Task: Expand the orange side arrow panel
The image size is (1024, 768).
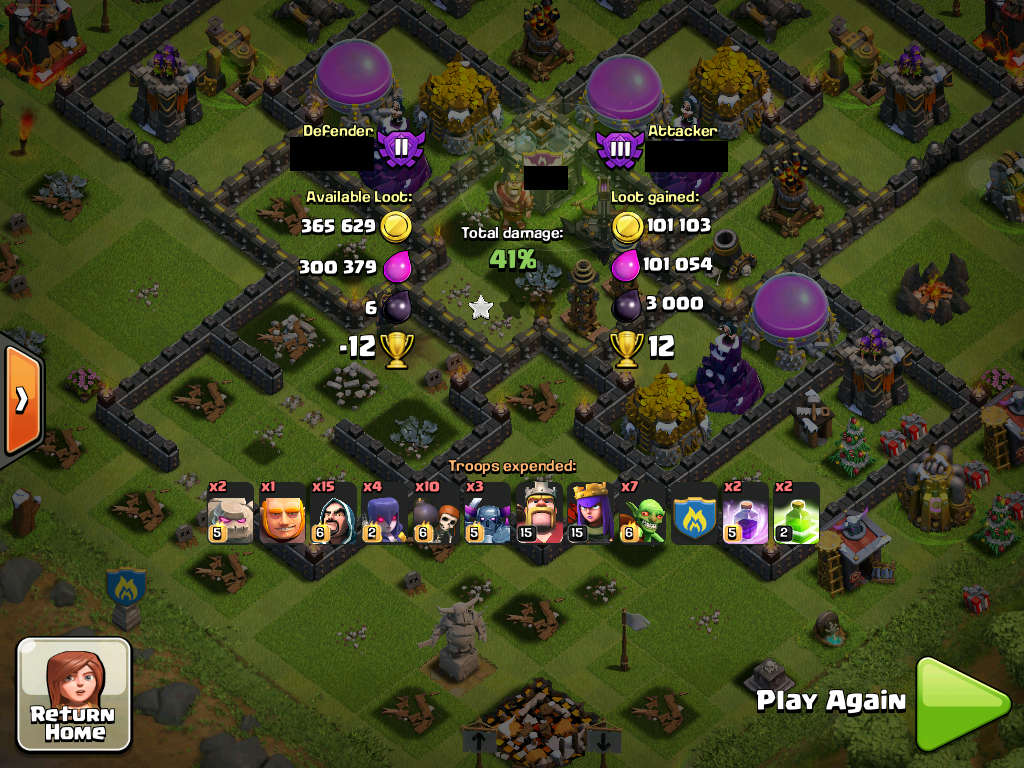Action: point(20,400)
